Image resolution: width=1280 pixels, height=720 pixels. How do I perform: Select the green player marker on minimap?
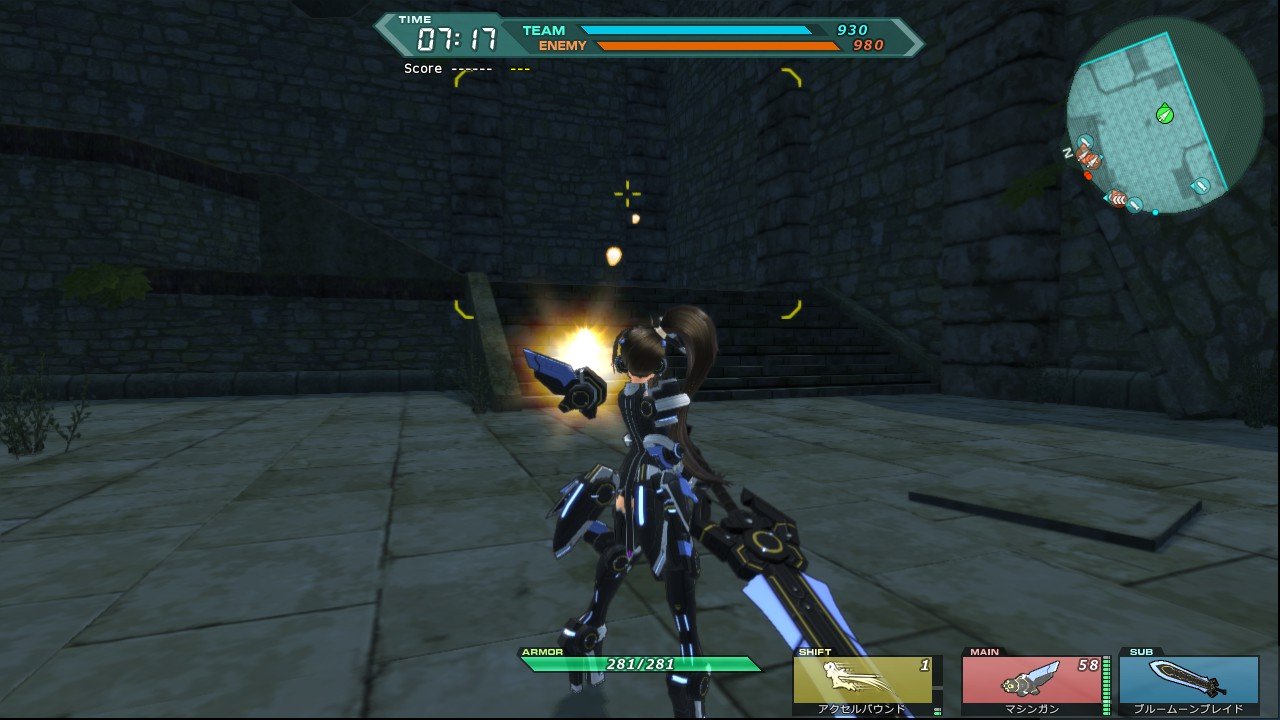tap(1164, 114)
